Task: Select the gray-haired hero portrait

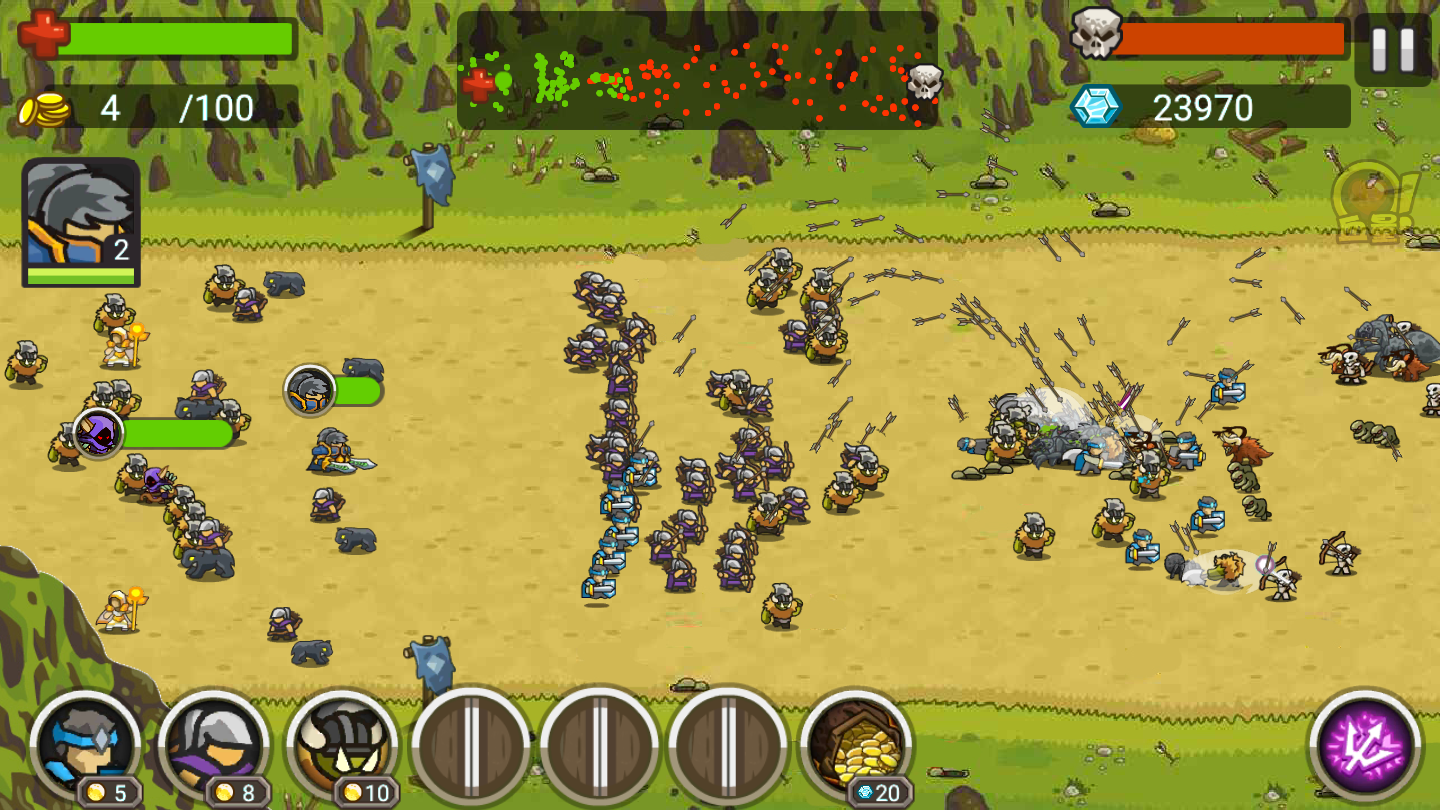Action: coord(81,222)
